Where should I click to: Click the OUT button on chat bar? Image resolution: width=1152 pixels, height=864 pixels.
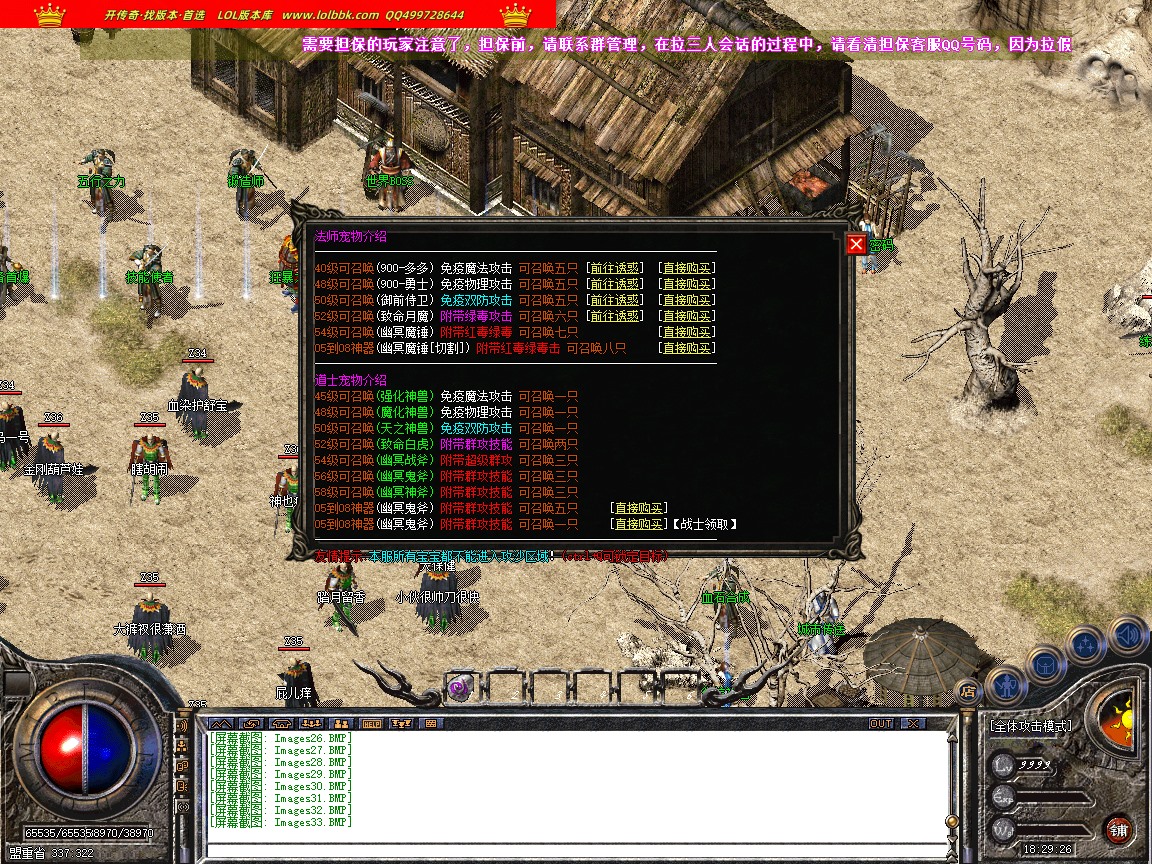click(880, 723)
